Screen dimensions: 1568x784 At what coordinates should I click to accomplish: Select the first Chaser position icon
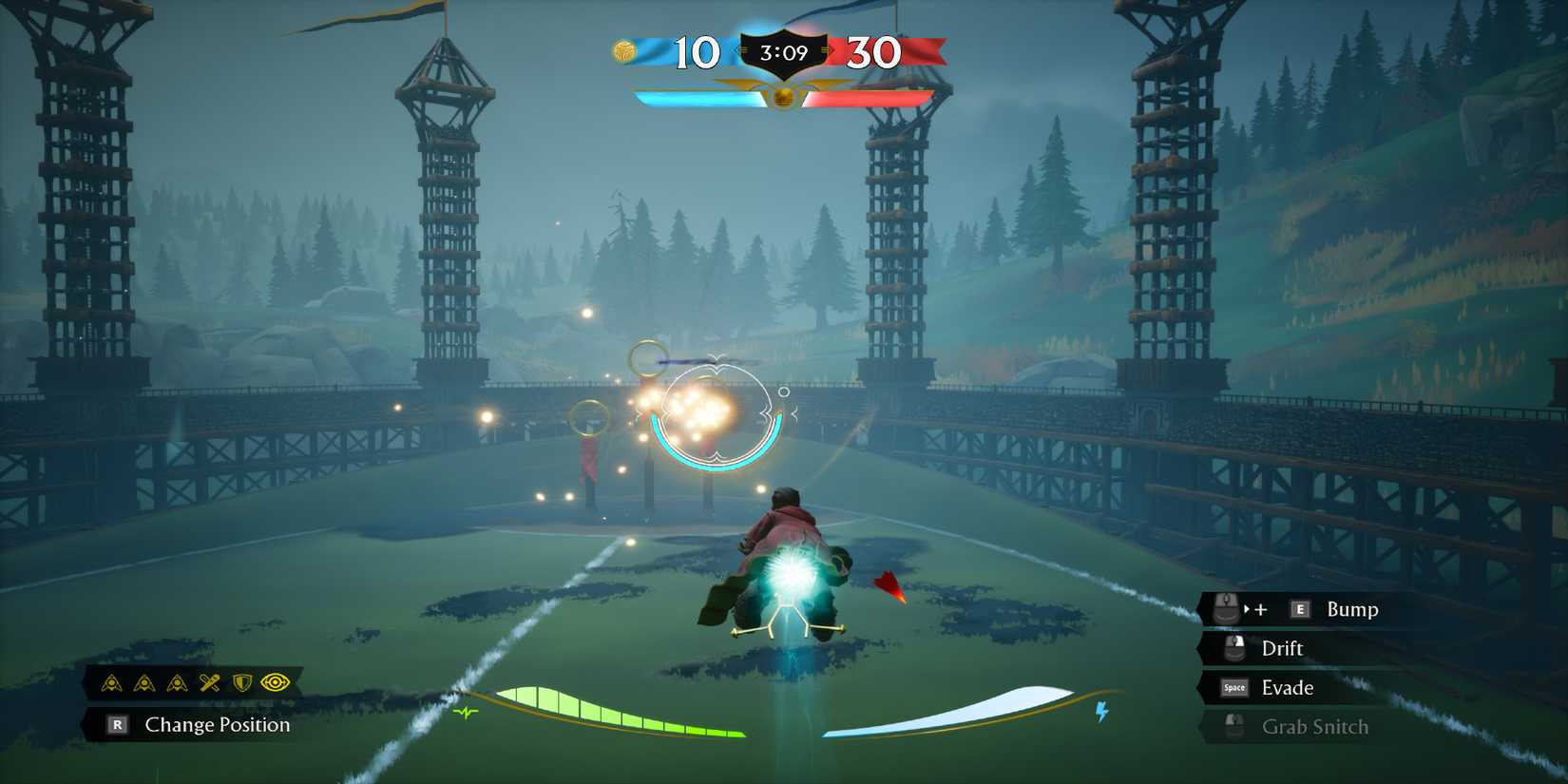tap(111, 683)
